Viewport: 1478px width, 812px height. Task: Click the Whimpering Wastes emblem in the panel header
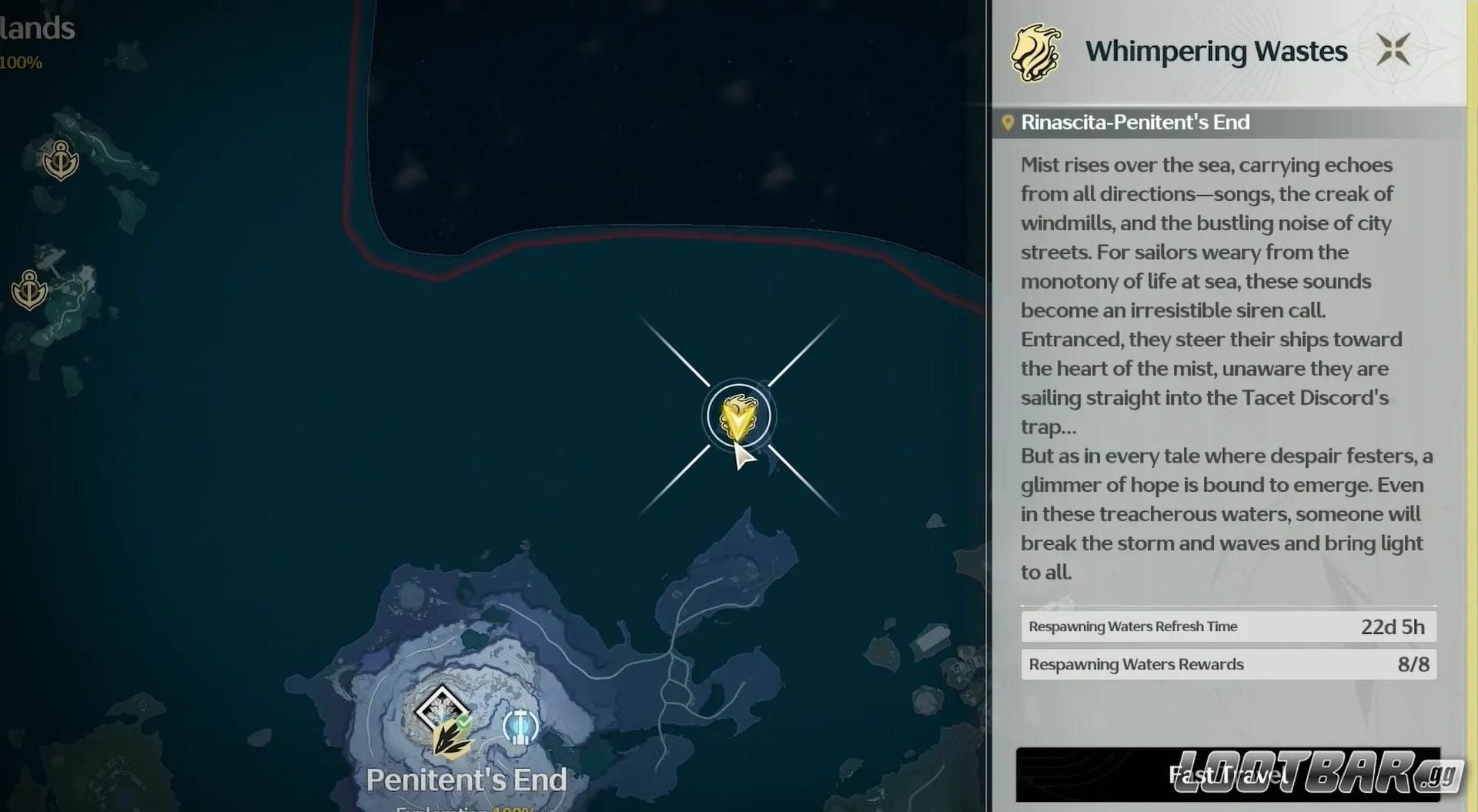1037,51
